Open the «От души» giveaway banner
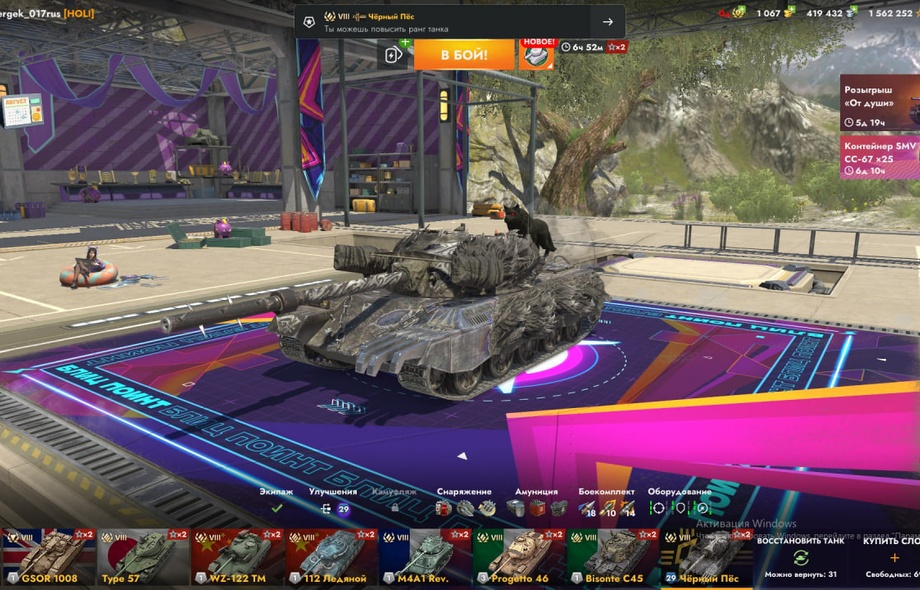Viewport: 920px width, 590px height. pos(880,104)
